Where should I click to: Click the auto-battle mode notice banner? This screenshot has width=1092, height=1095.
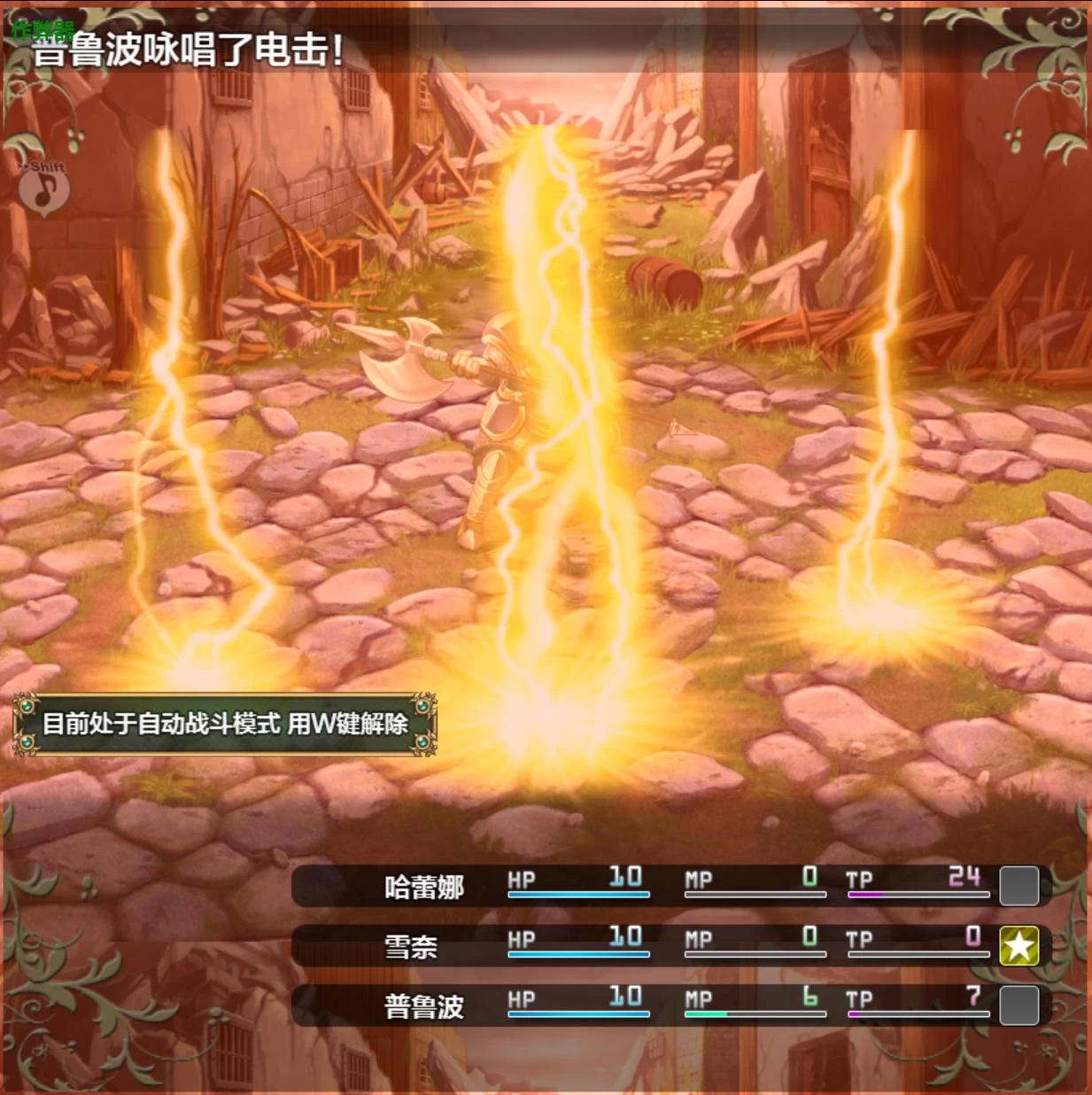pyautogui.click(x=225, y=724)
